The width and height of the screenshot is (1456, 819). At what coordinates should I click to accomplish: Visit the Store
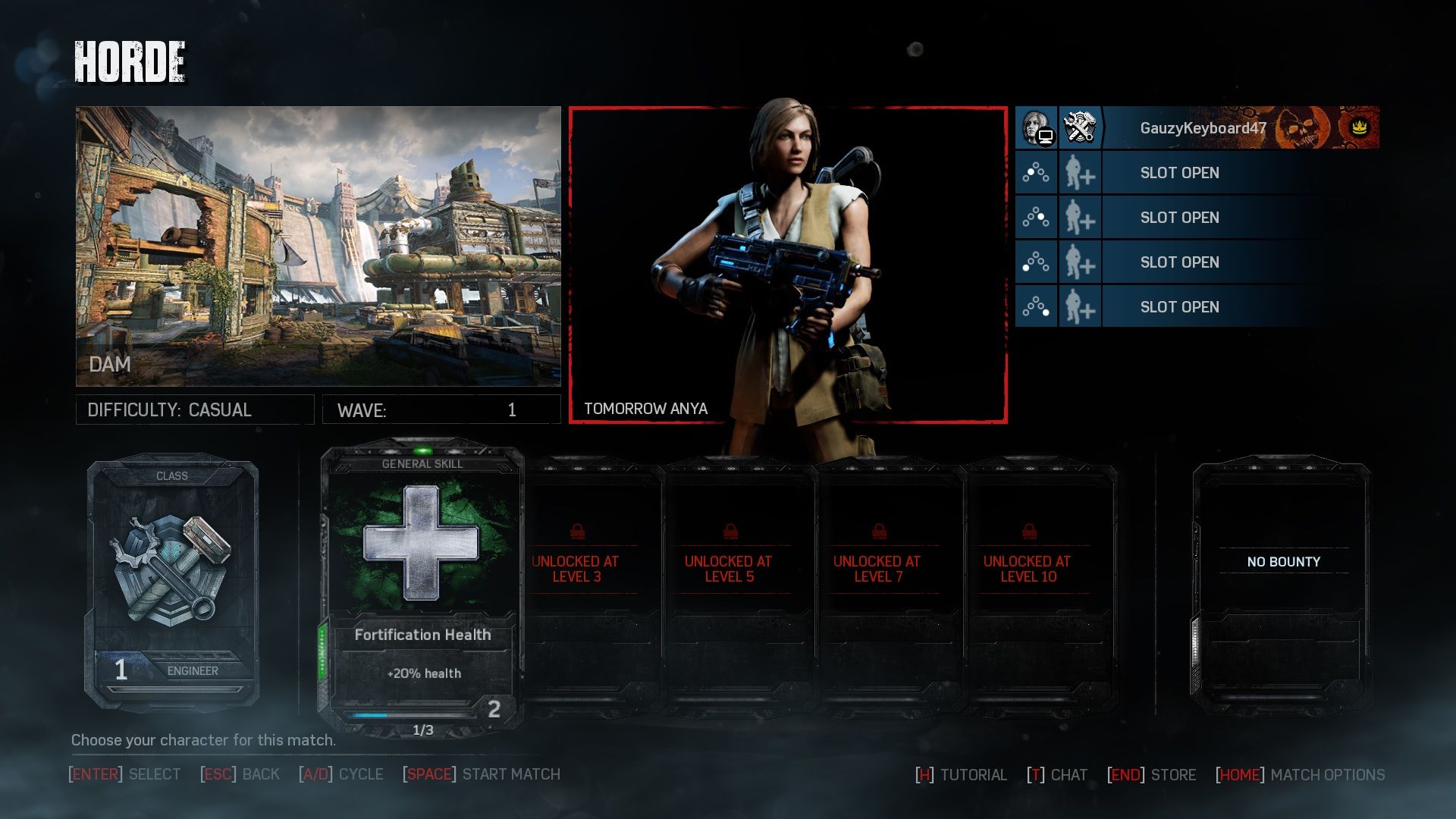pyautogui.click(x=1152, y=775)
